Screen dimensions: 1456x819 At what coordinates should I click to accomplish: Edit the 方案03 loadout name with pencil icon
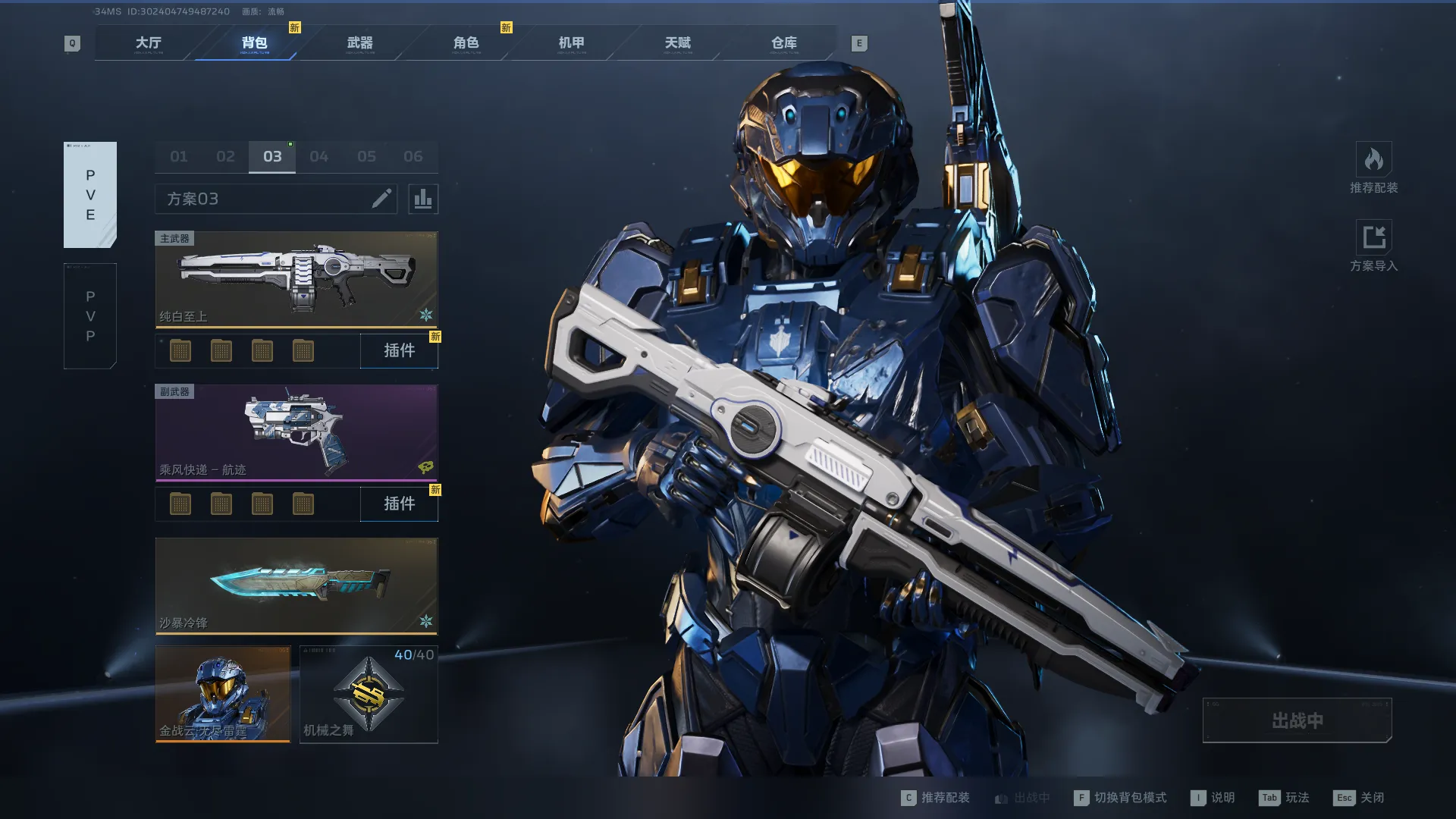(381, 199)
